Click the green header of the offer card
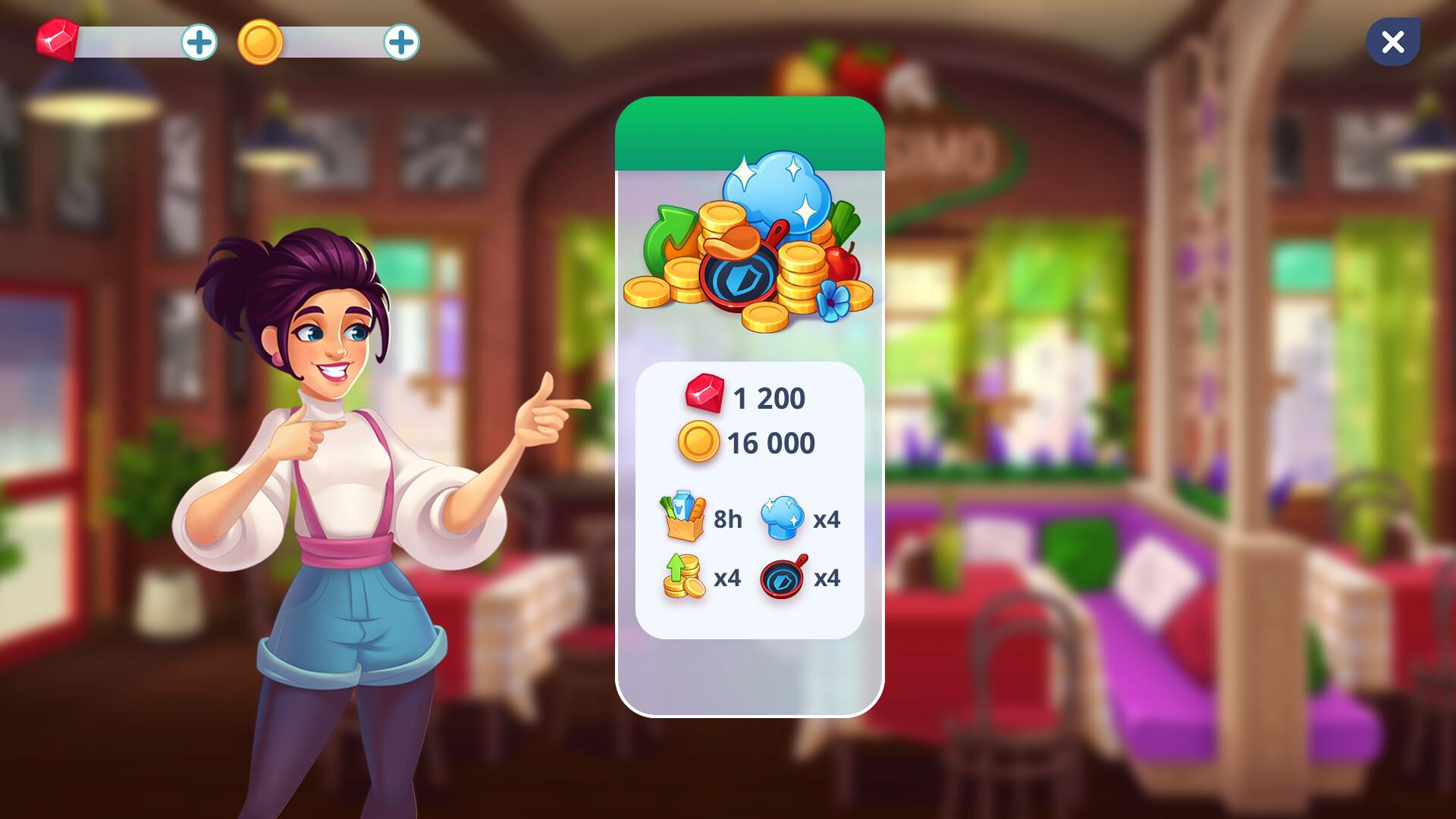The width and height of the screenshot is (1456, 819). pos(751,133)
